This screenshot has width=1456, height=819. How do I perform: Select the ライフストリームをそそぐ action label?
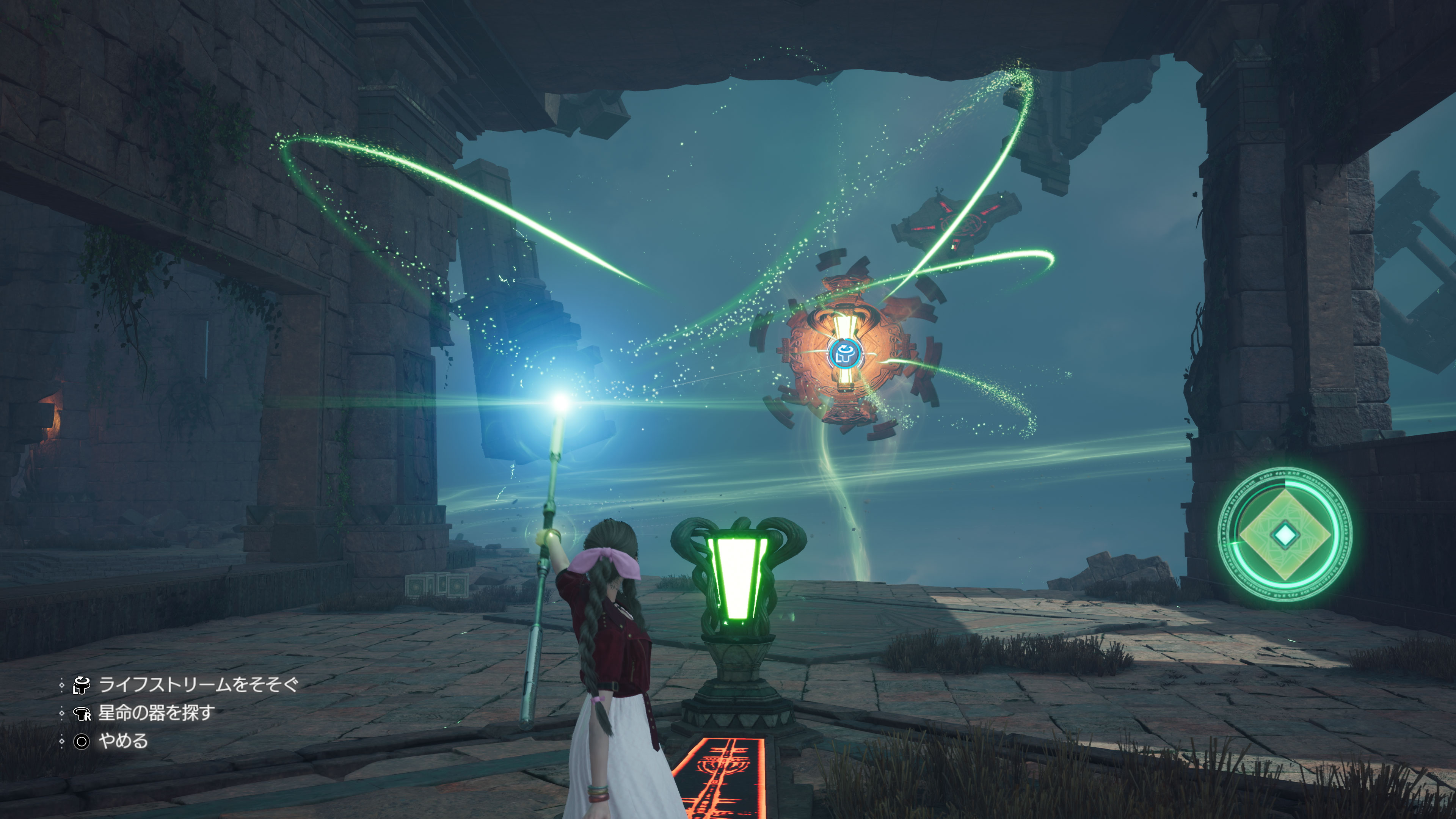point(198,685)
